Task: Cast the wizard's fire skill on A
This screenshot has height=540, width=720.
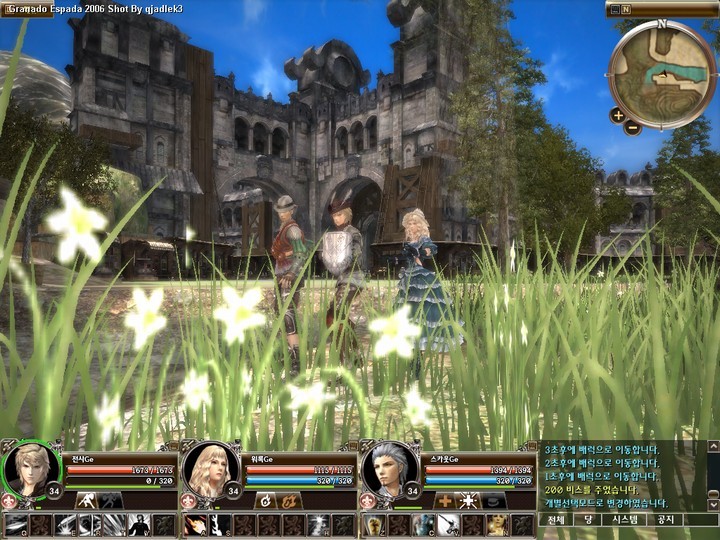Action: (x=196, y=525)
